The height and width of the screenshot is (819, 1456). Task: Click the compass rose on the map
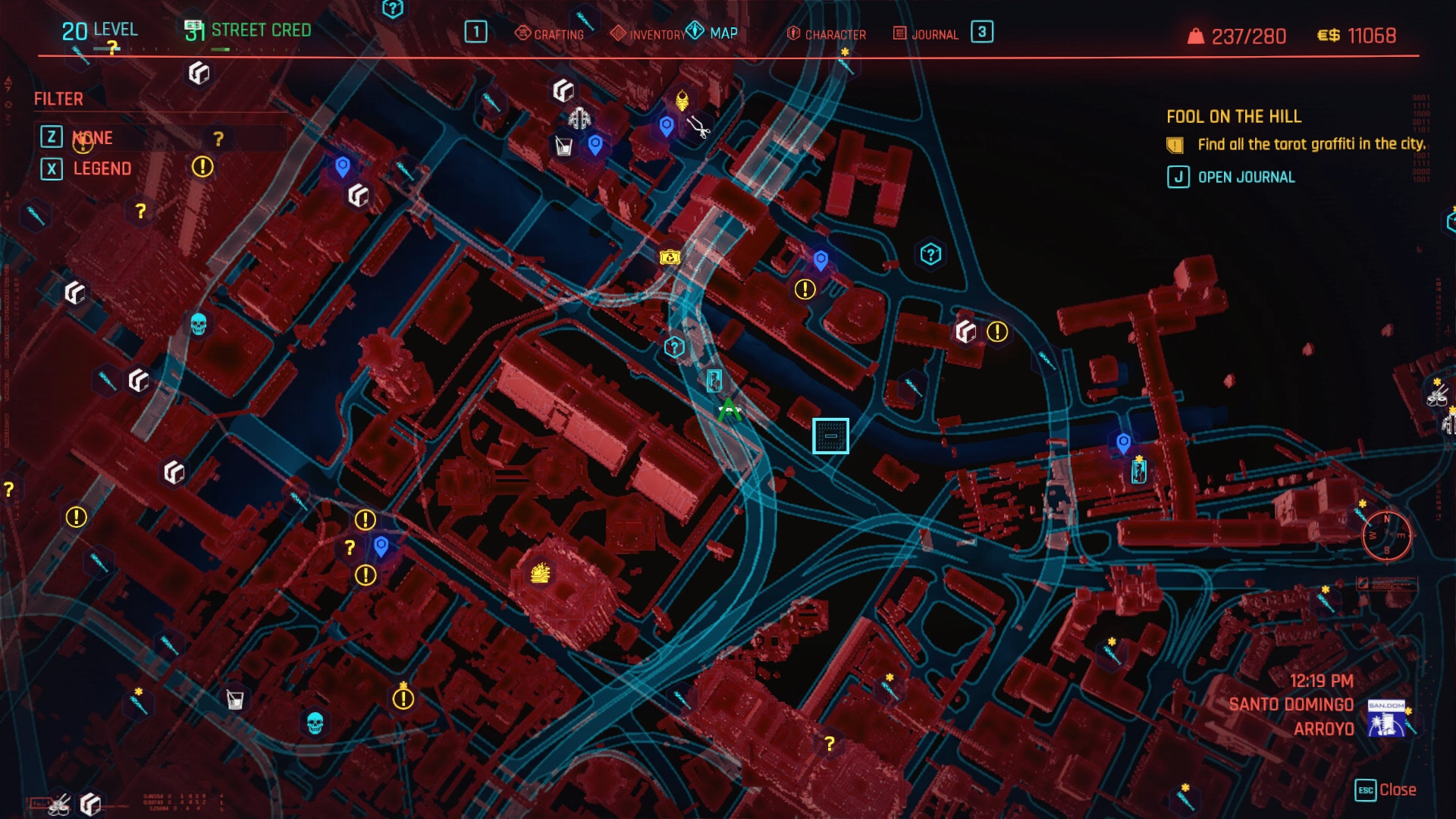pyautogui.click(x=1386, y=535)
